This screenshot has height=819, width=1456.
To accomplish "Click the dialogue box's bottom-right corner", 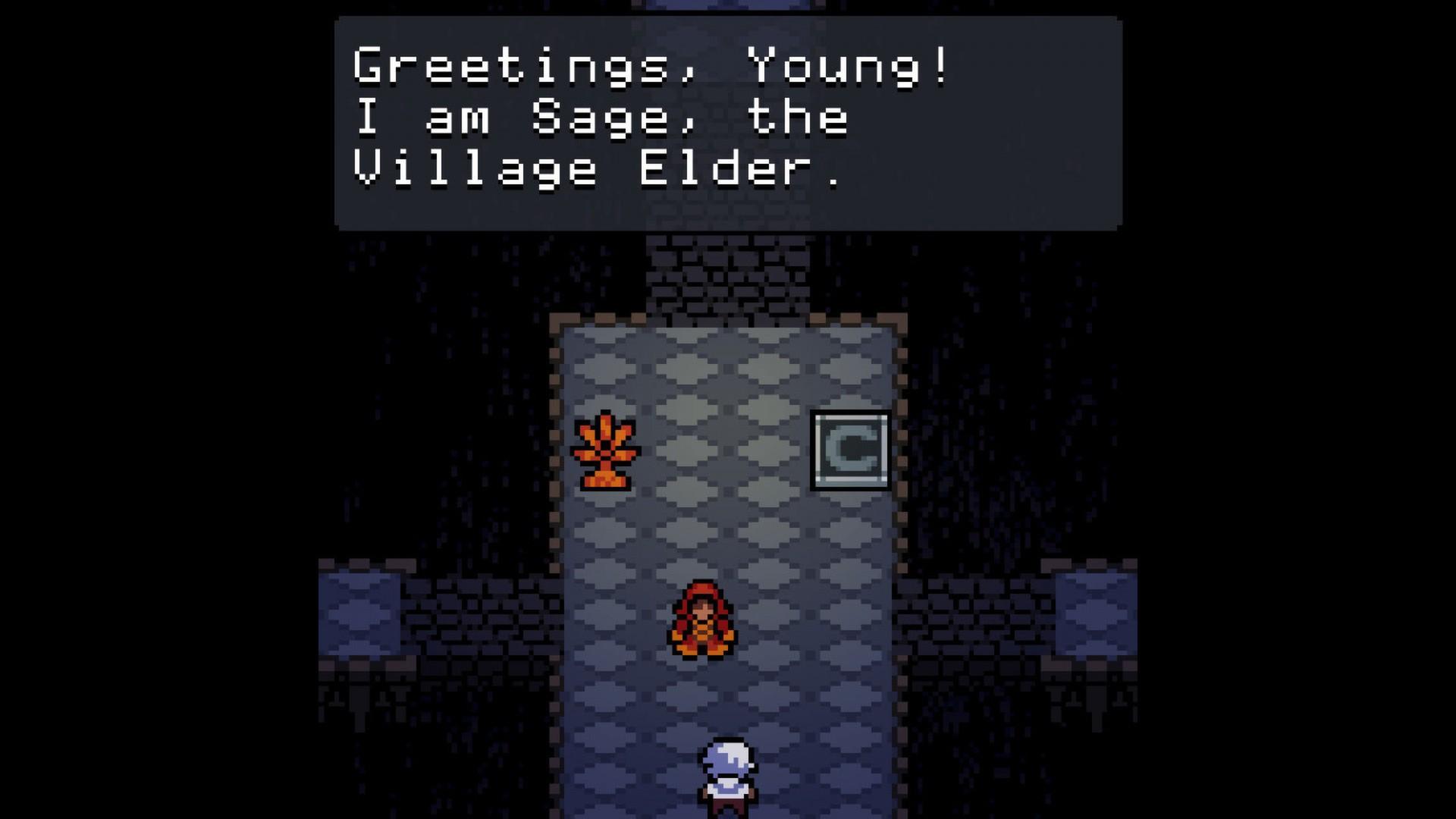I will [1115, 224].
